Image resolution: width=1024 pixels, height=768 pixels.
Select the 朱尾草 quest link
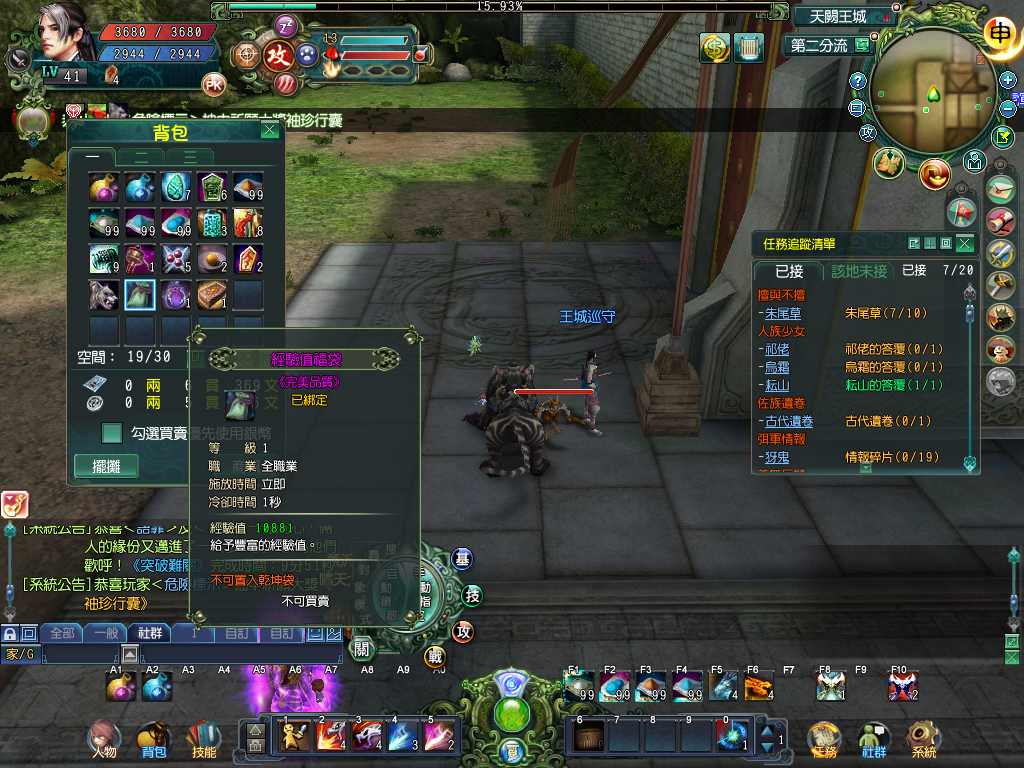[783, 313]
